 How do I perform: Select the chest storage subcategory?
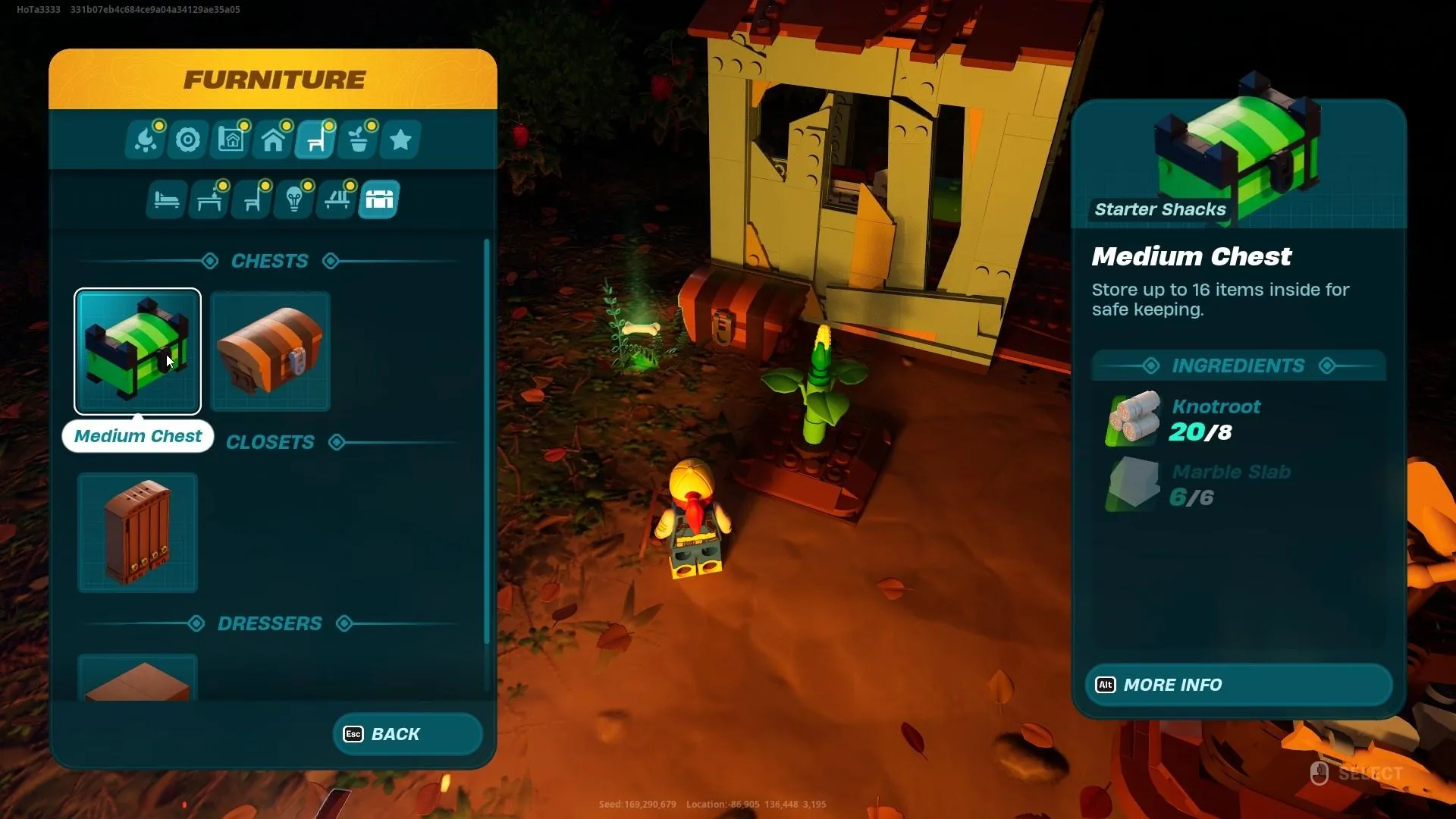coord(379,200)
